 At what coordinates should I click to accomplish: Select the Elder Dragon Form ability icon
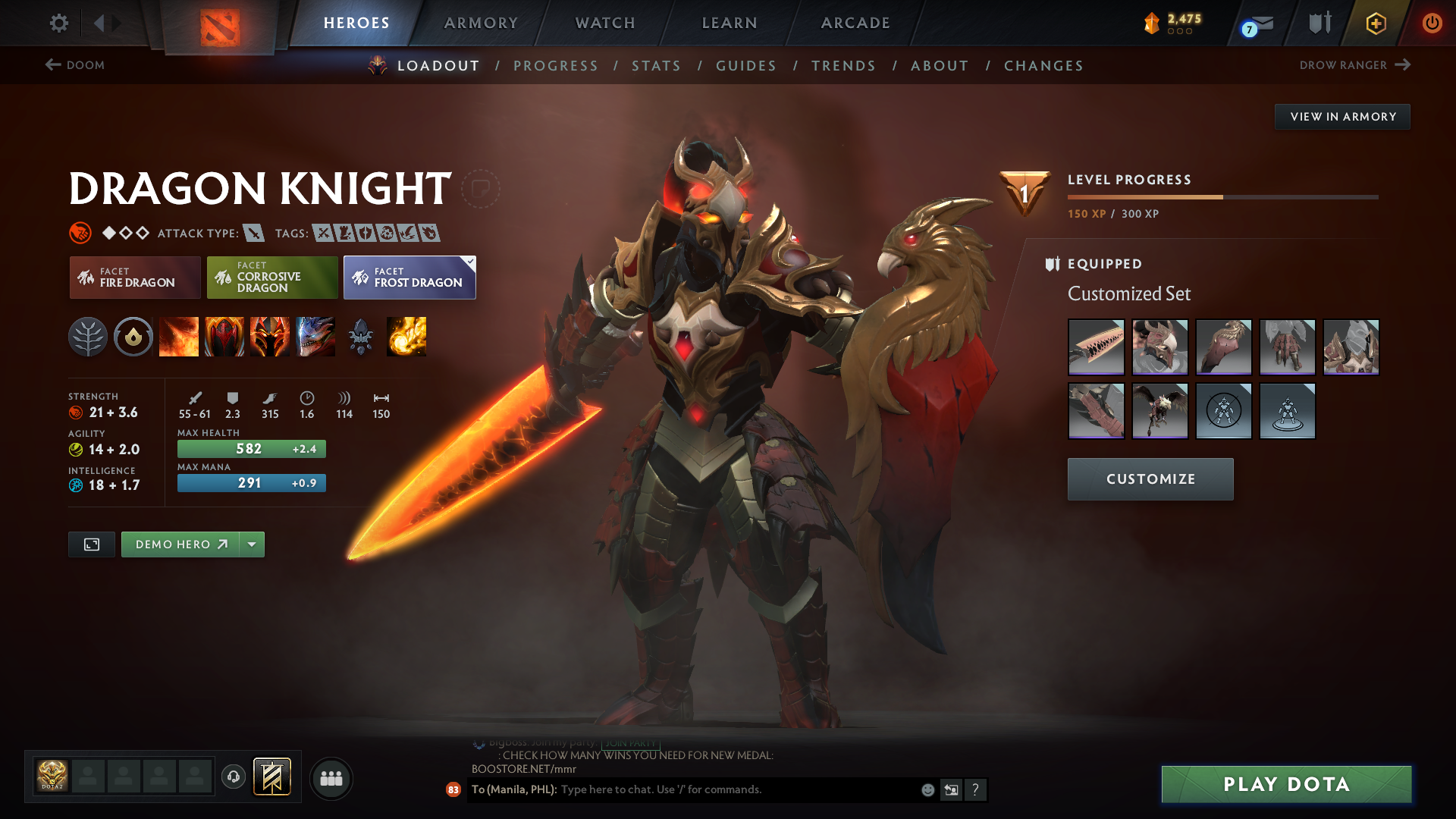pos(315,337)
